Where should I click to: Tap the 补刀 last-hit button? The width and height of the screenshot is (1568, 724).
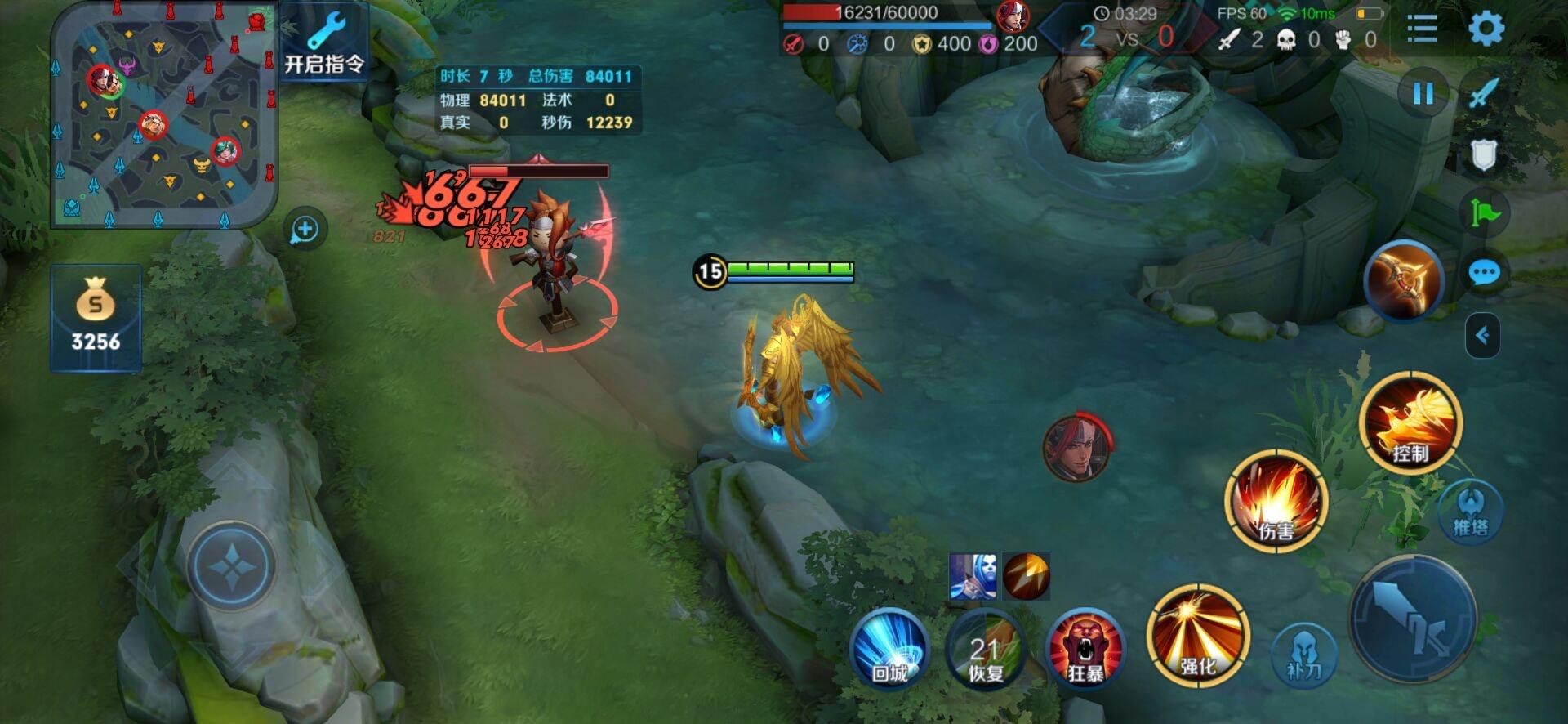1303,655
